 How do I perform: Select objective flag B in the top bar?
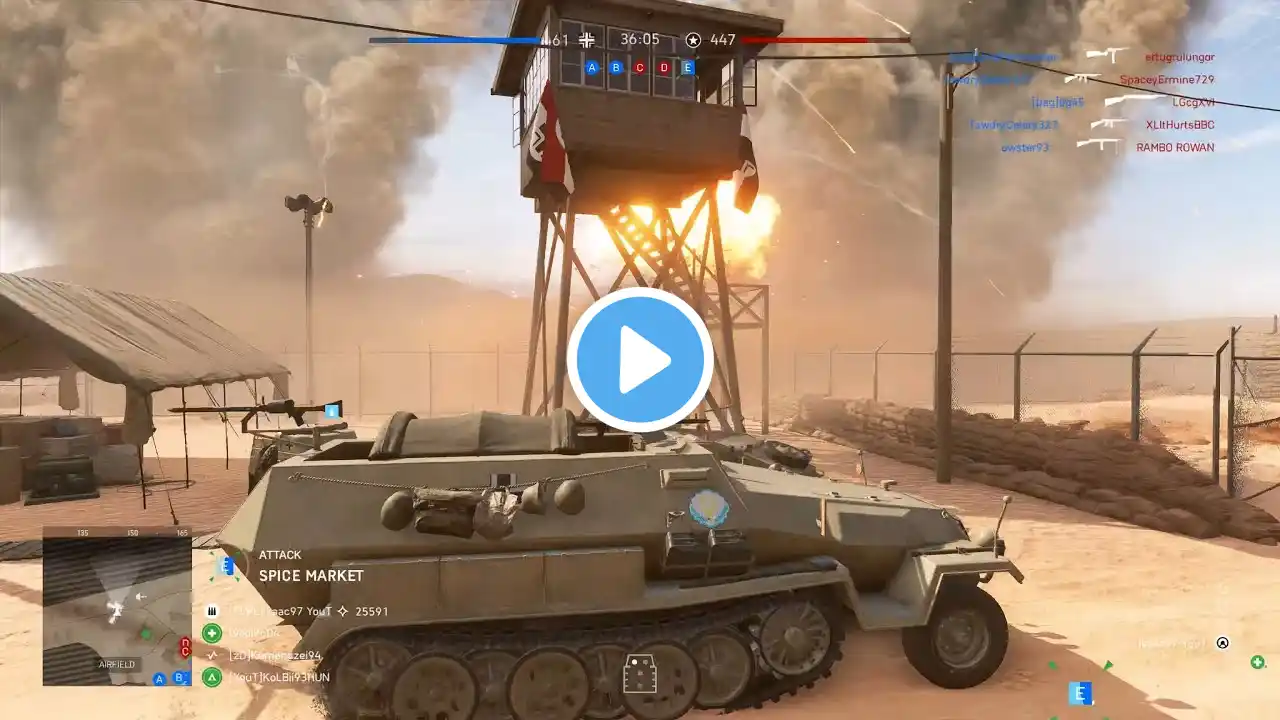pyautogui.click(x=616, y=68)
